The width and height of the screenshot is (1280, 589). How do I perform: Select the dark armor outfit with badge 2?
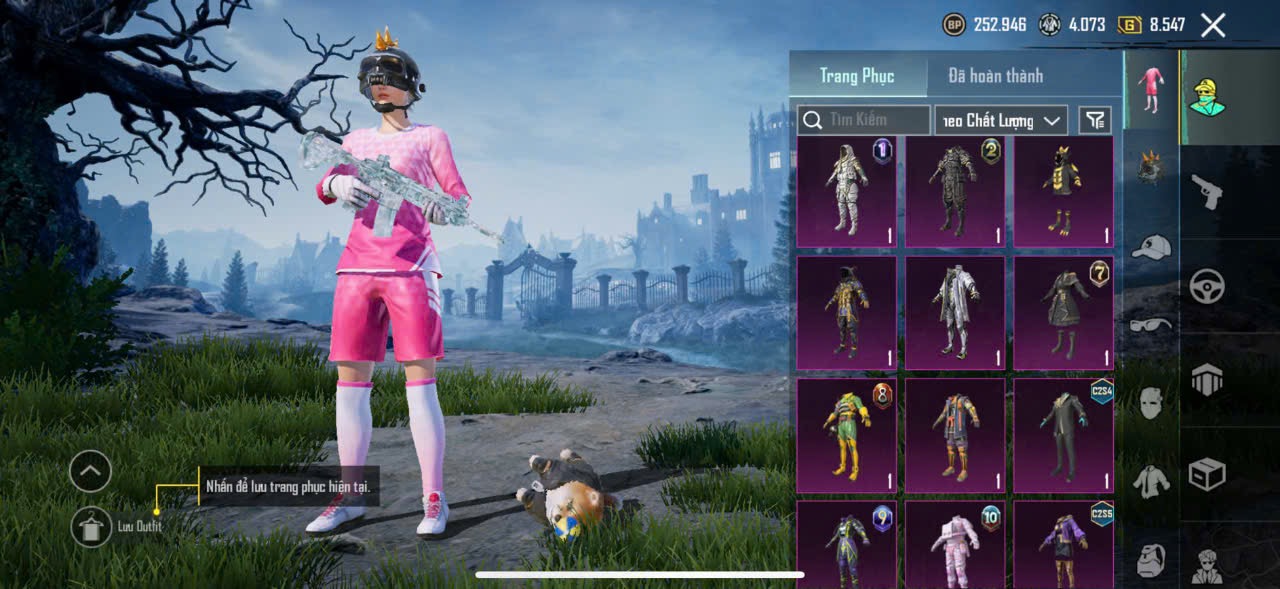point(955,191)
